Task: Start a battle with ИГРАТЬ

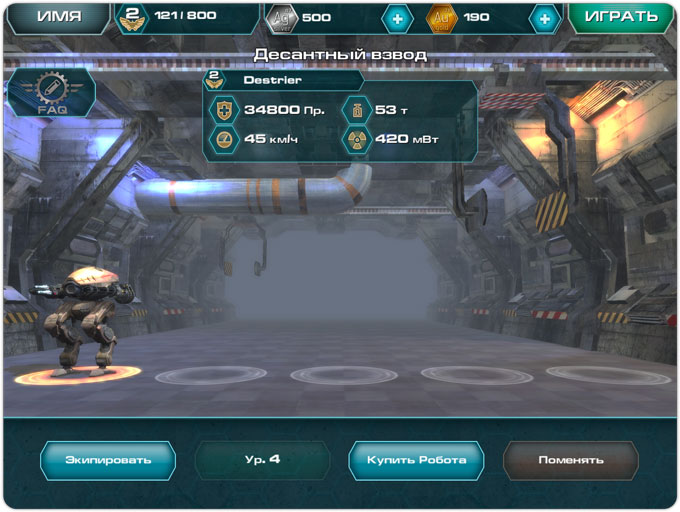Action: (x=621, y=17)
